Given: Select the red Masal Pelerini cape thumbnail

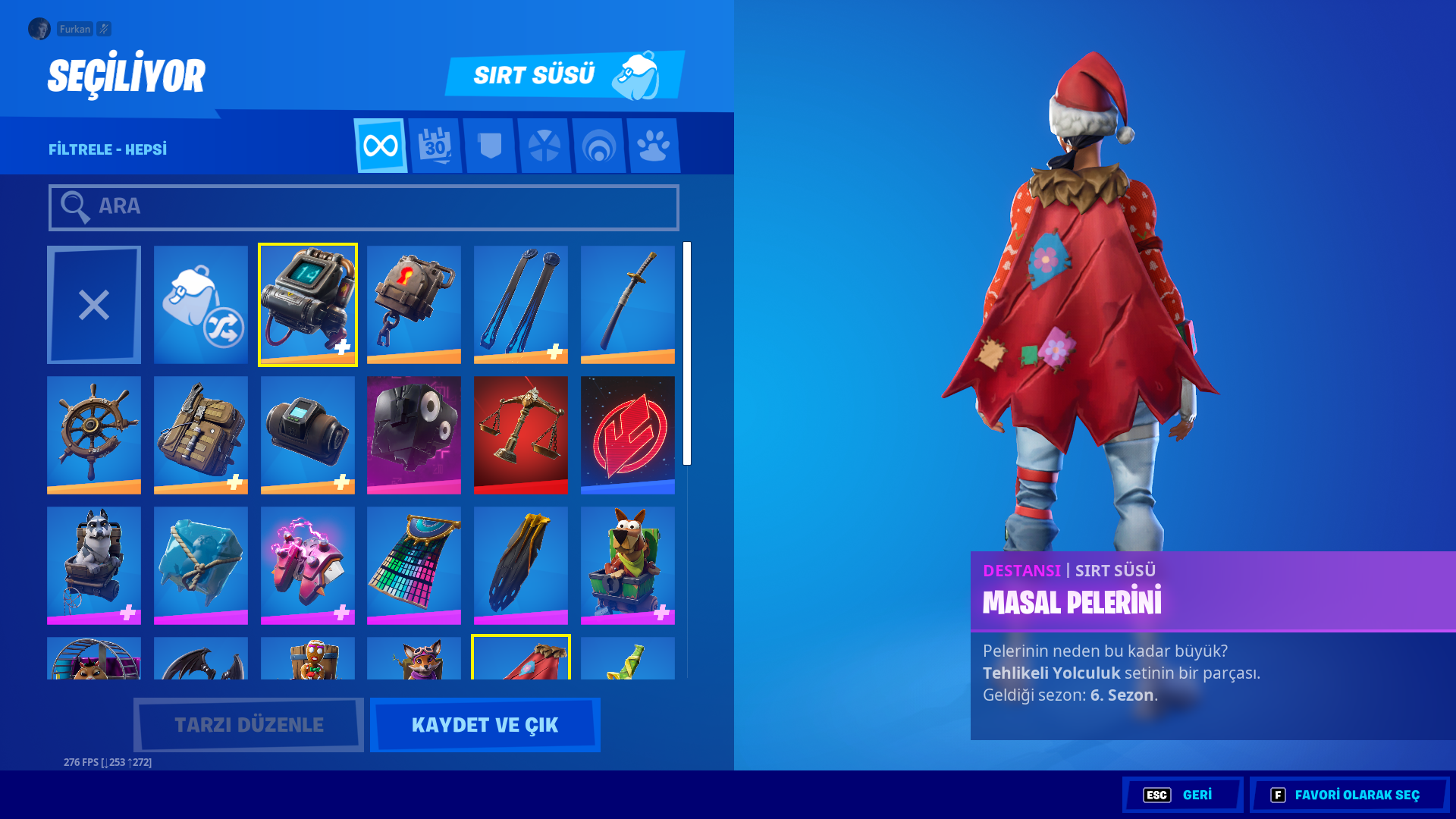Looking at the screenshot, I should coord(521,660).
